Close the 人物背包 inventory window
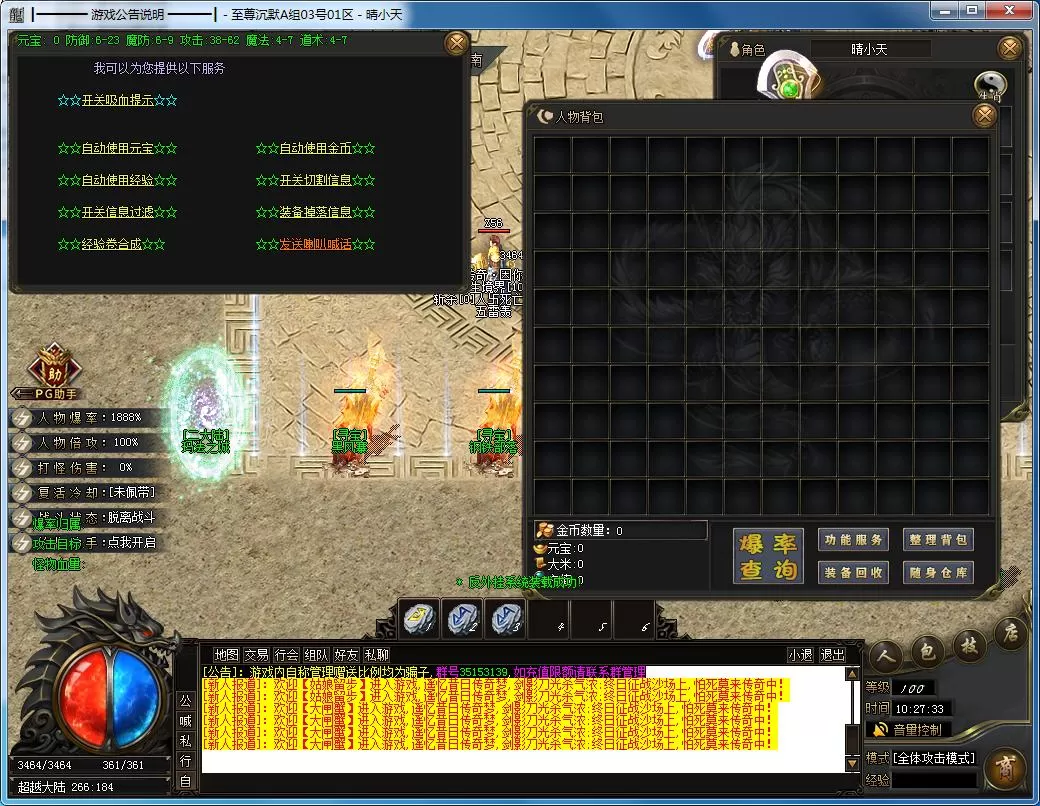Image resolution: width=1040 pixels, height=806 pixels. click(x=985, y=116)
